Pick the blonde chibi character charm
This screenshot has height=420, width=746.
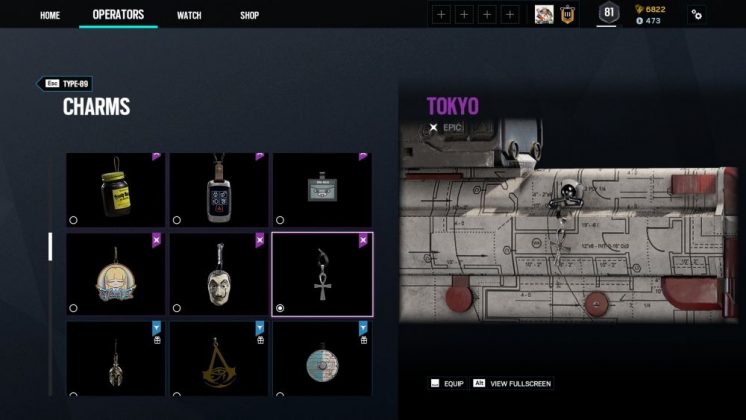[117, 274]
